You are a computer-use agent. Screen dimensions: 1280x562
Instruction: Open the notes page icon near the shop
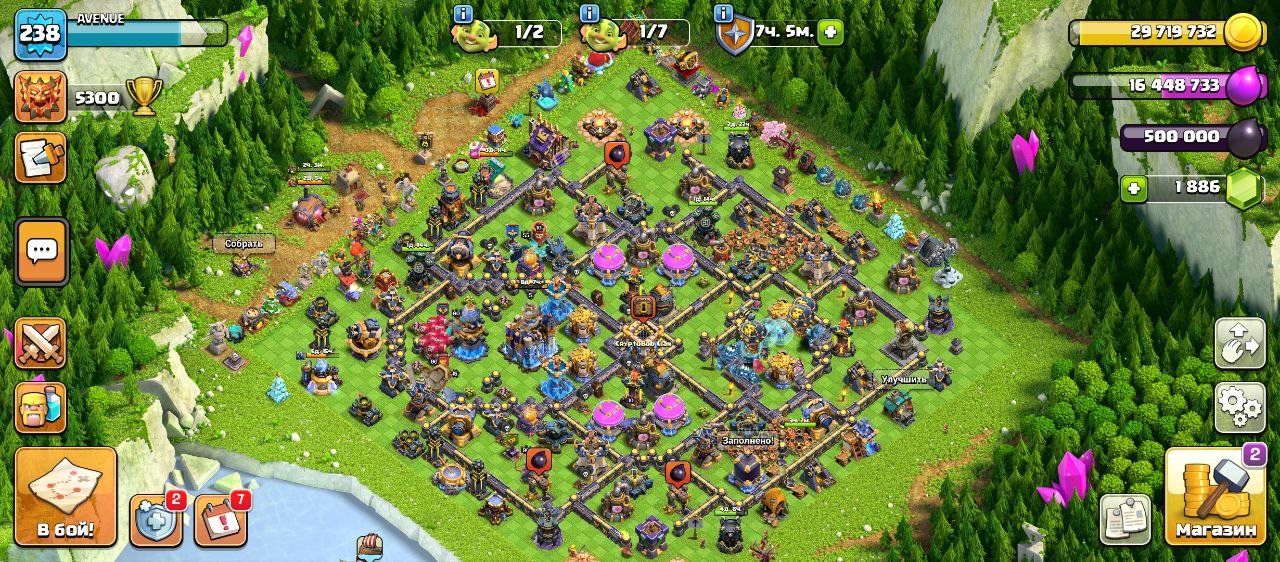(x=1125, y=519)
